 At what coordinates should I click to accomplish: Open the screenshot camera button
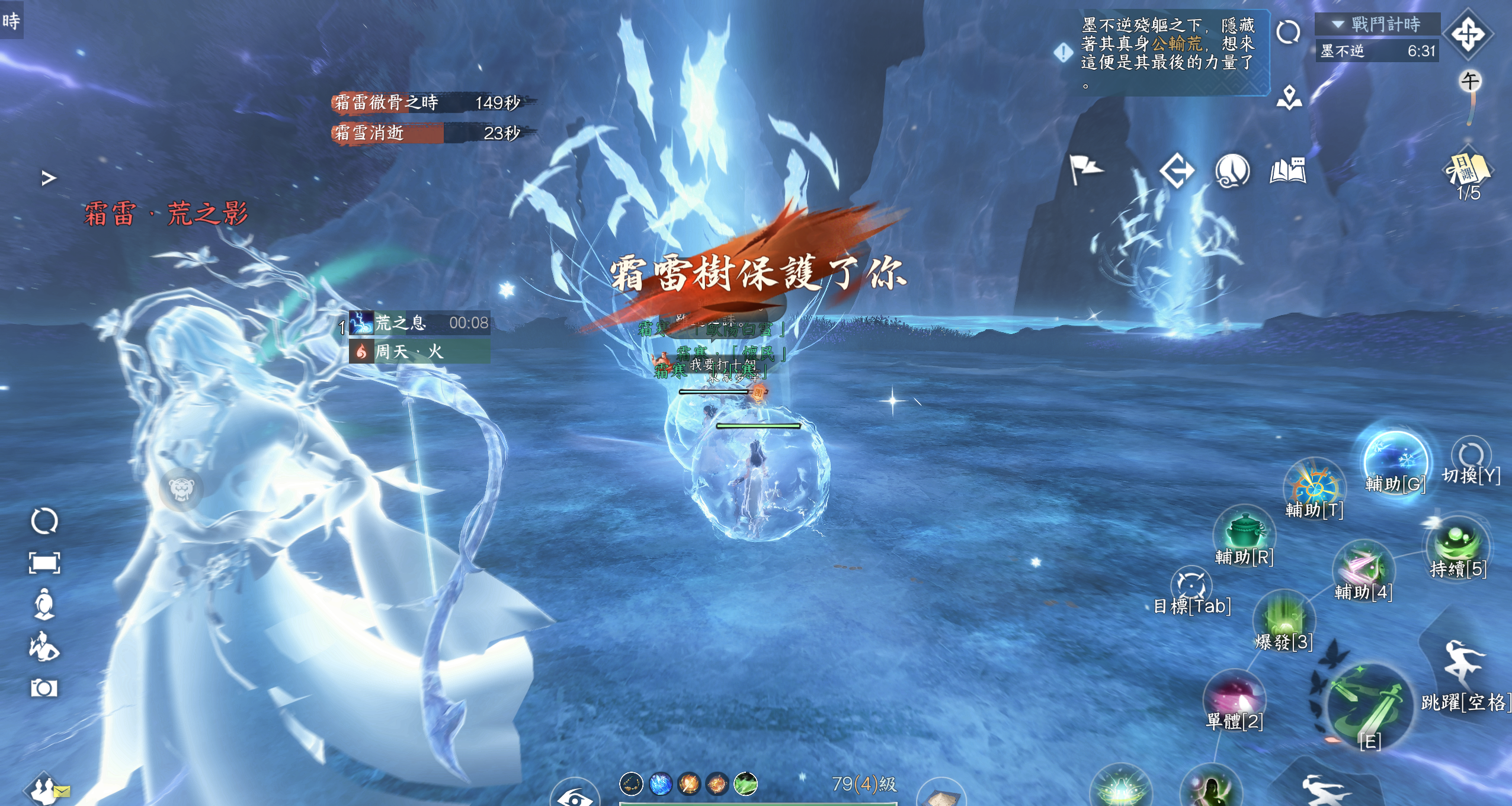[x=44, y=688]
